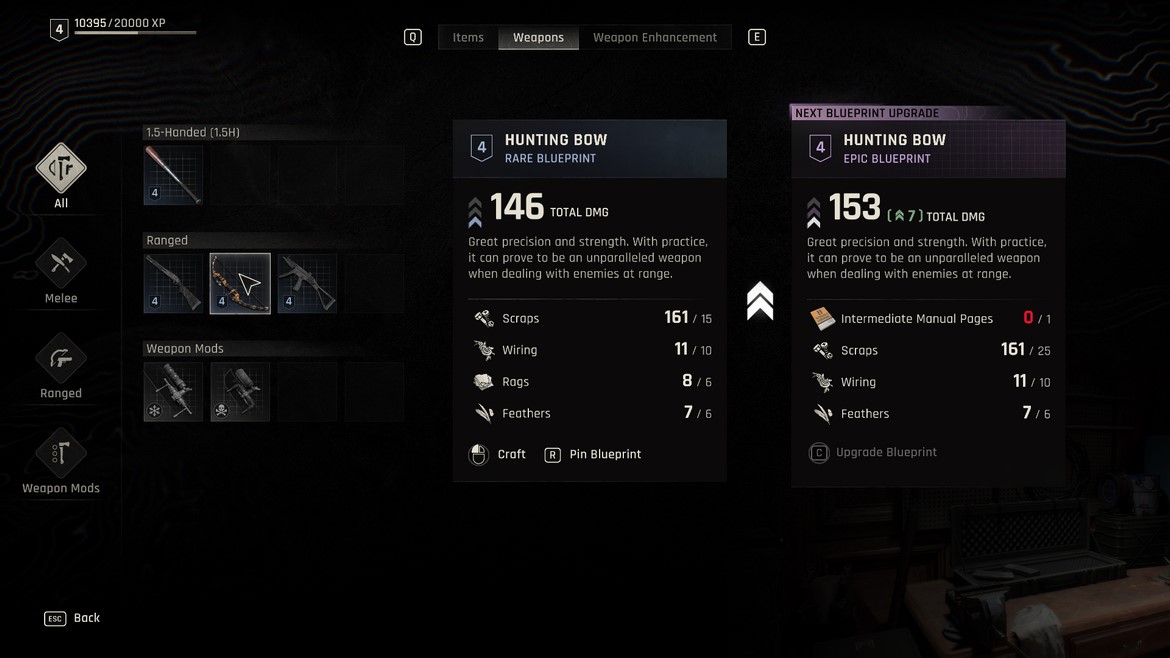Pick the hunting bow blueprint
This screenshot has height=658, width=1170.
pyautogui.click(x=240, y=283)
